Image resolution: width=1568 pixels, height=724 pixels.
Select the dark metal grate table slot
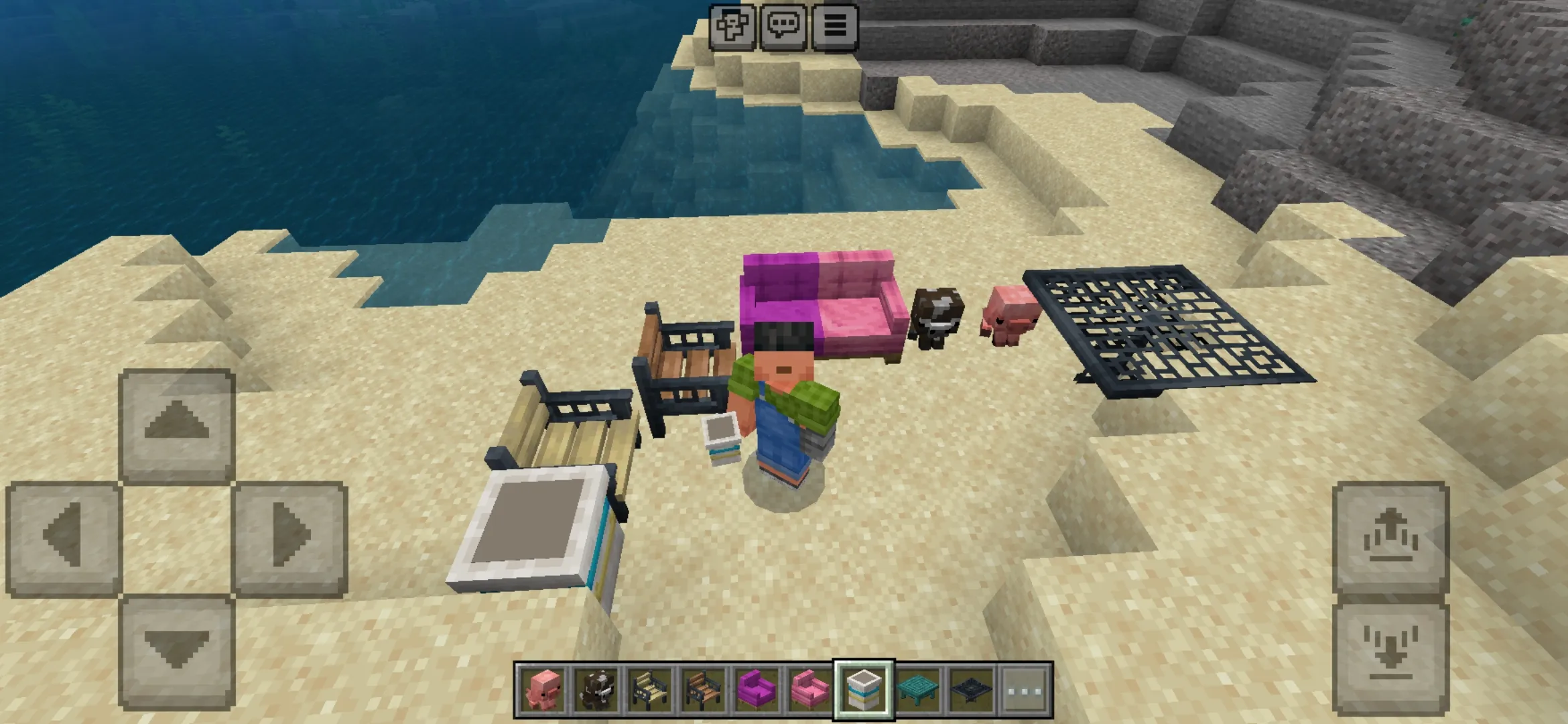pos(971,689)
